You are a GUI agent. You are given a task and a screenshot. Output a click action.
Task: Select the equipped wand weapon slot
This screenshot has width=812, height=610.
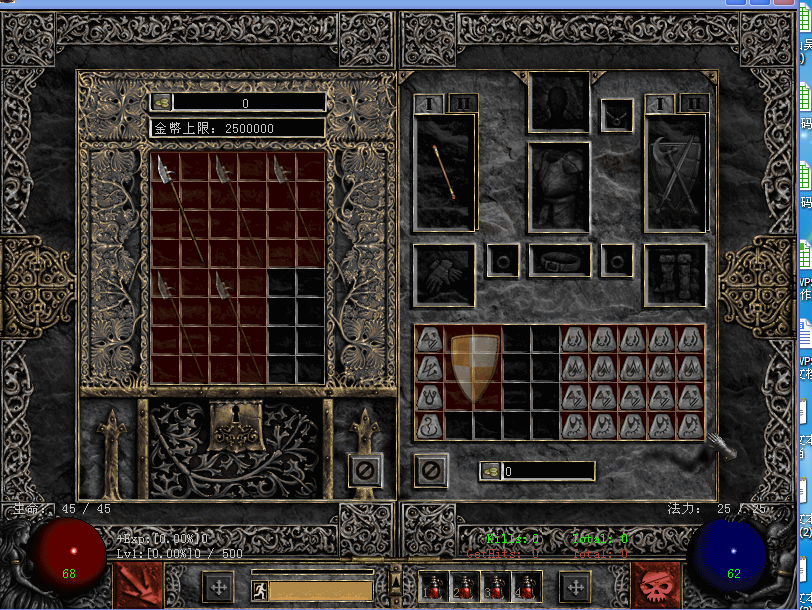(444, 172)
